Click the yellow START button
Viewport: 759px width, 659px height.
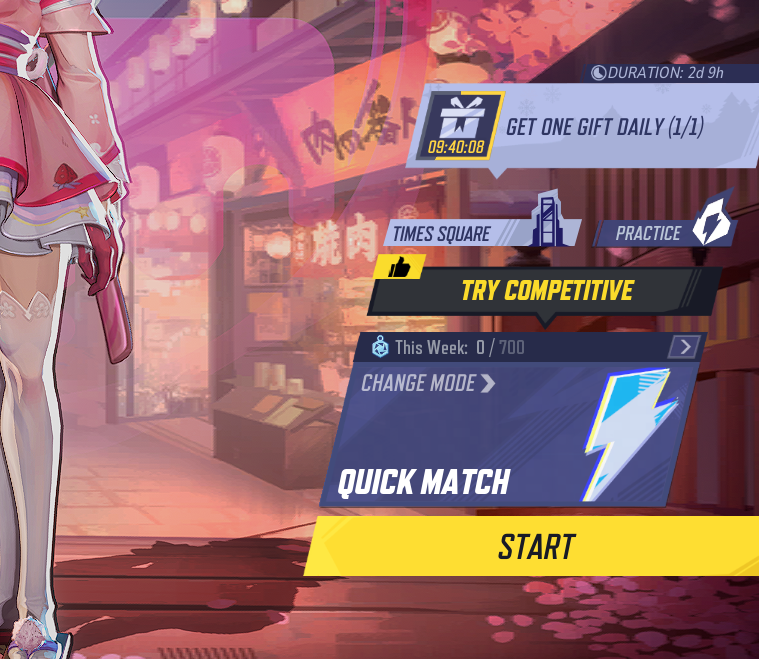coord(537,546)
